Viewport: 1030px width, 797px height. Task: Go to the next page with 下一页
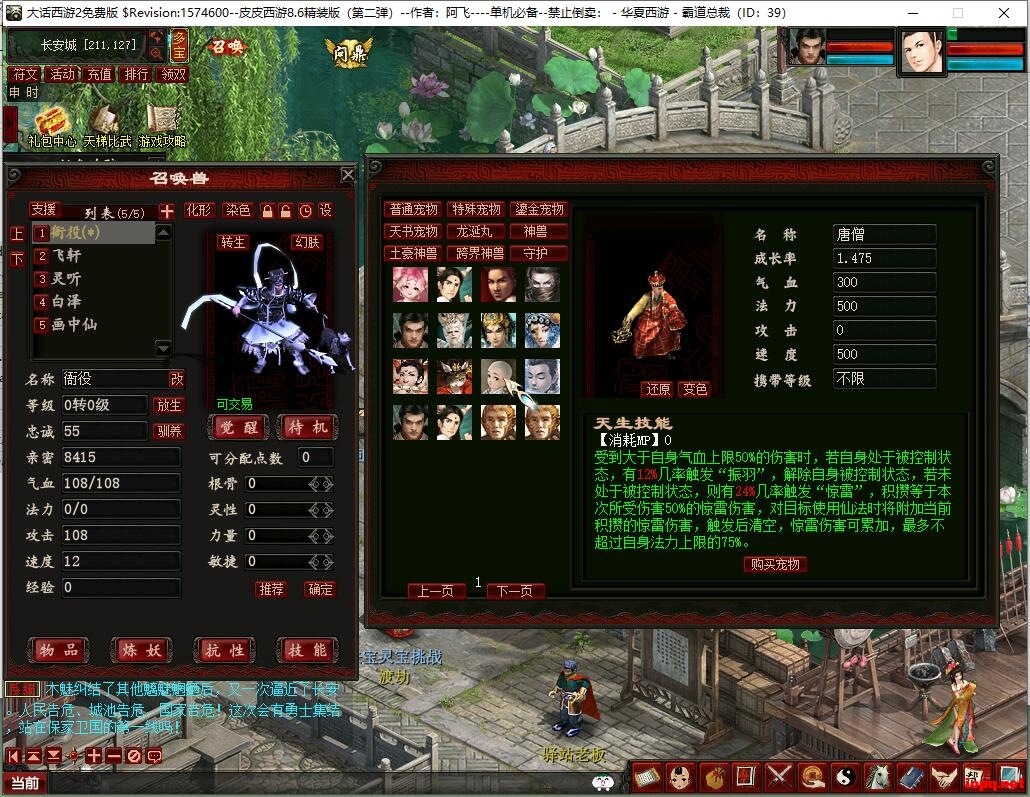pyautogui.click(x=515, y=591)
